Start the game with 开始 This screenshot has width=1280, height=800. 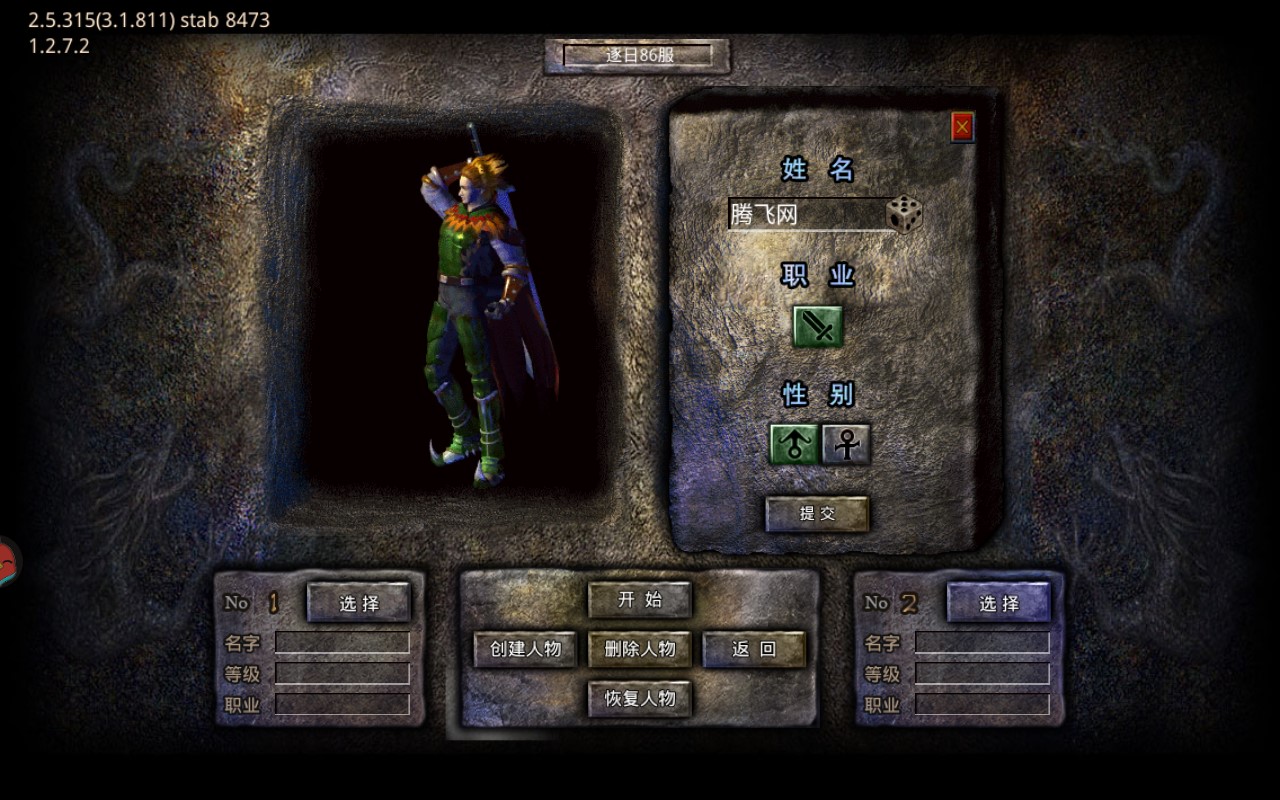pos(640,600)
